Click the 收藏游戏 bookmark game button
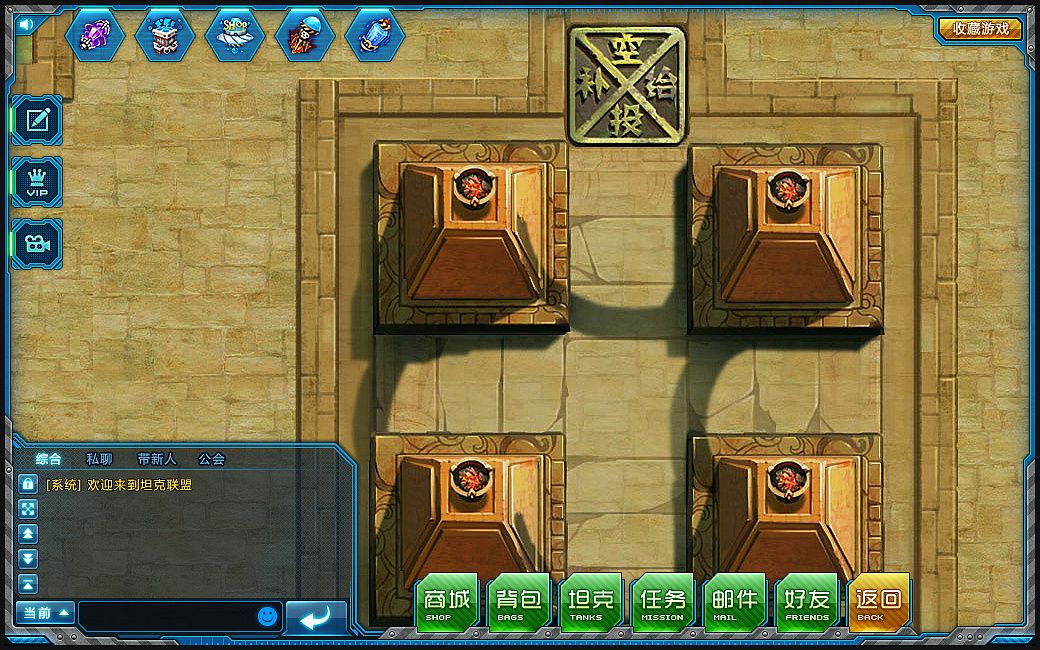This screenshot has width=1040, height=650. point(980,29)
